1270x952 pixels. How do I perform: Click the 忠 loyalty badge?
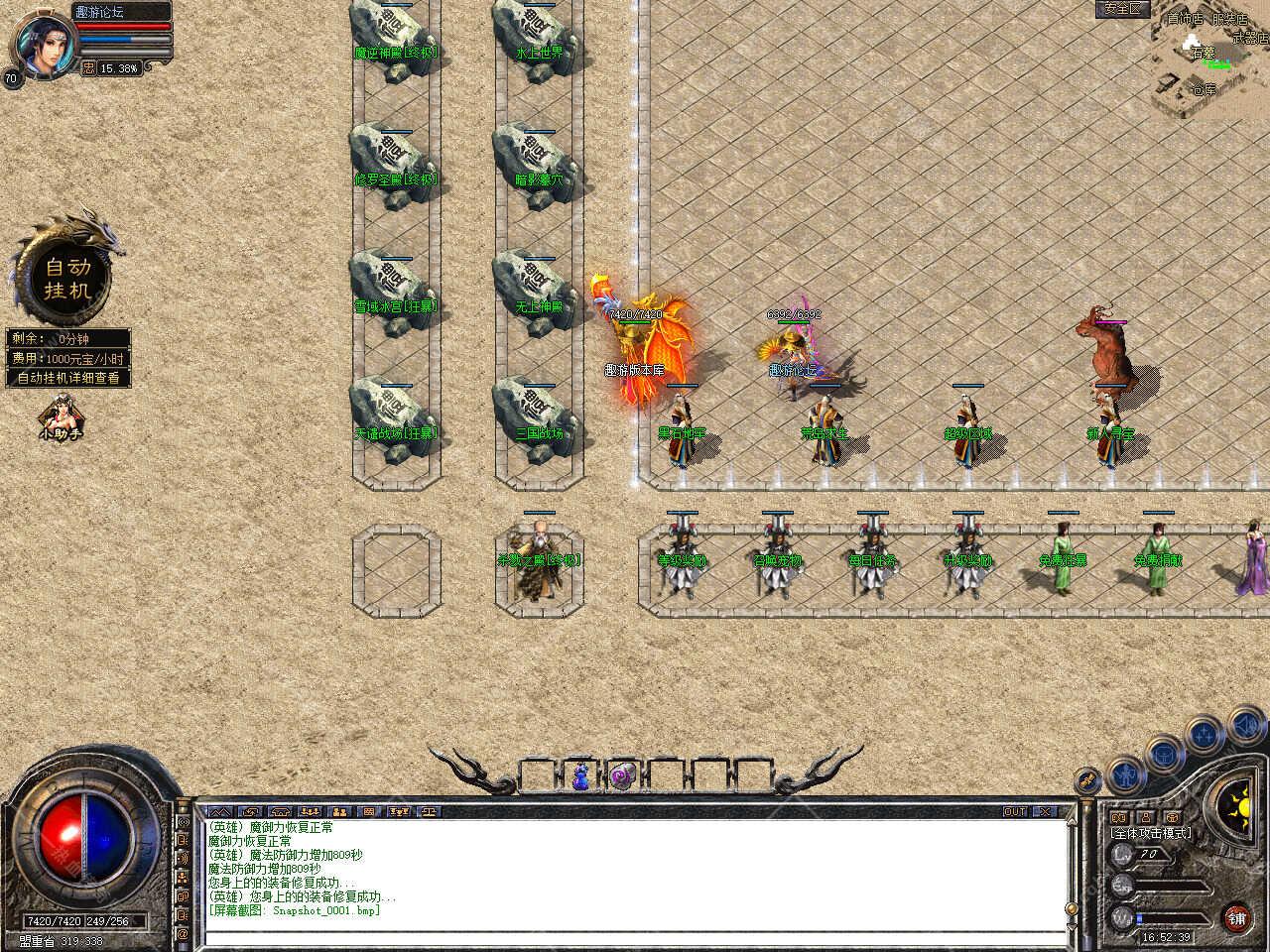click(x=89, y=68)
